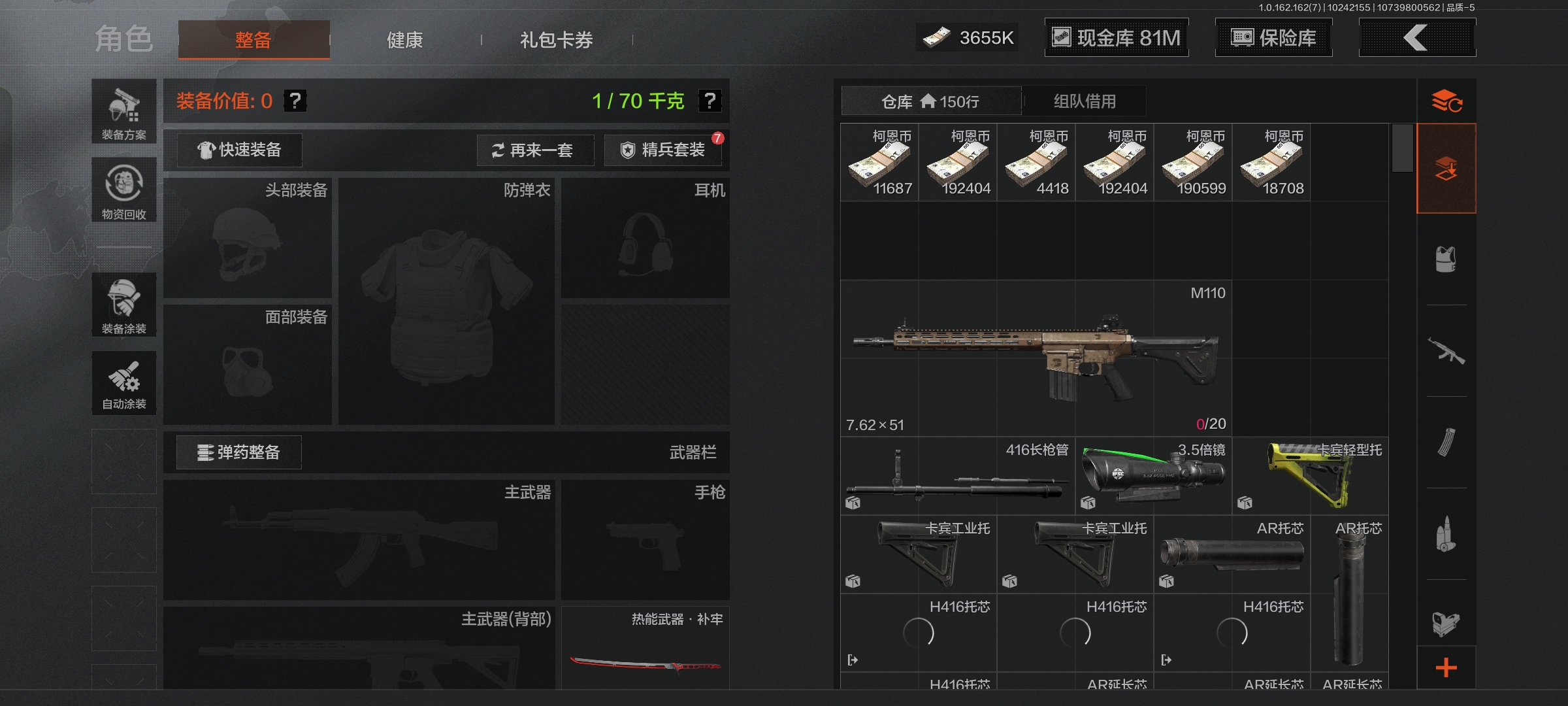Viewport: 1568px width, 706px height.
Task: Open the 精兵套装 kit button
Action: coord(664,150)
